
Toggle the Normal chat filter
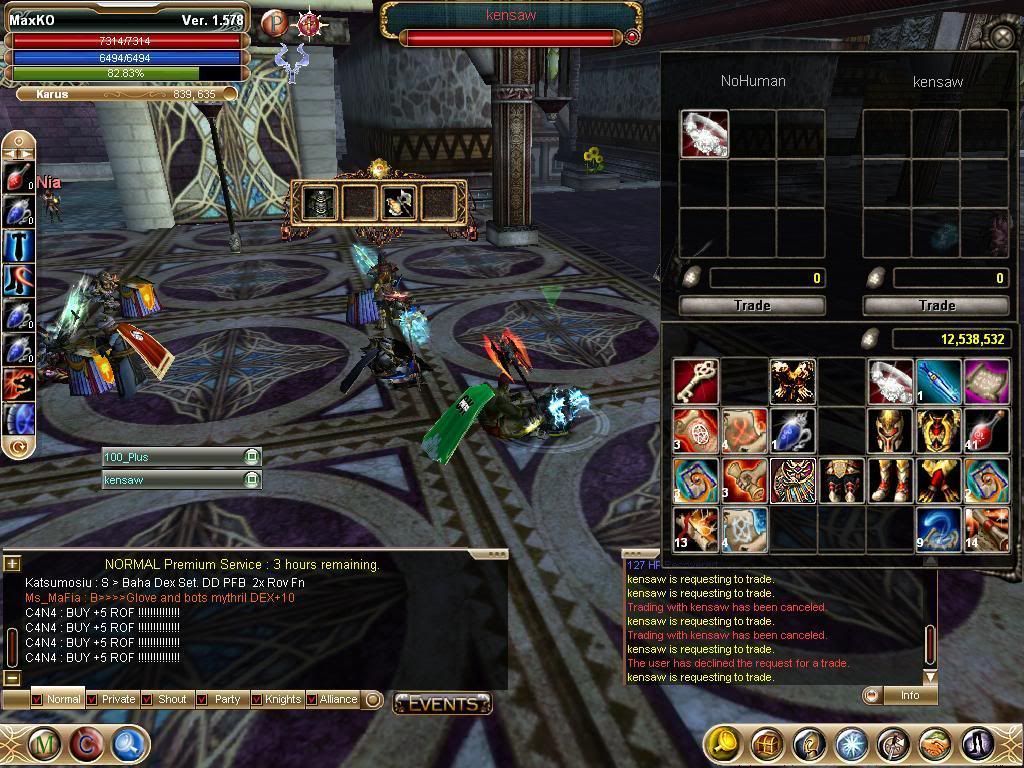tap(37, 699)
